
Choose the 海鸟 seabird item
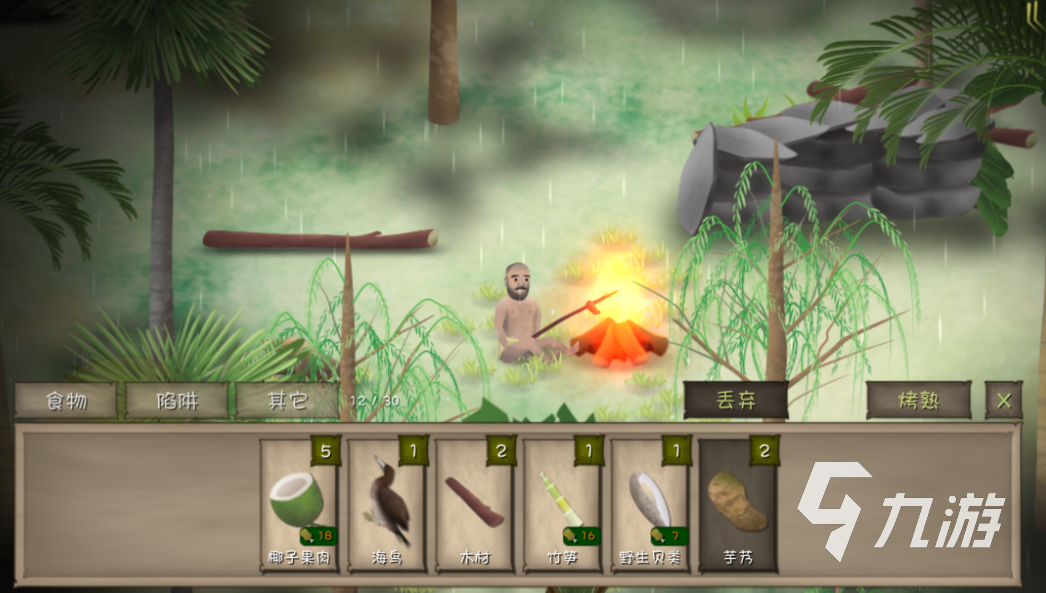[x=387, y=506]
